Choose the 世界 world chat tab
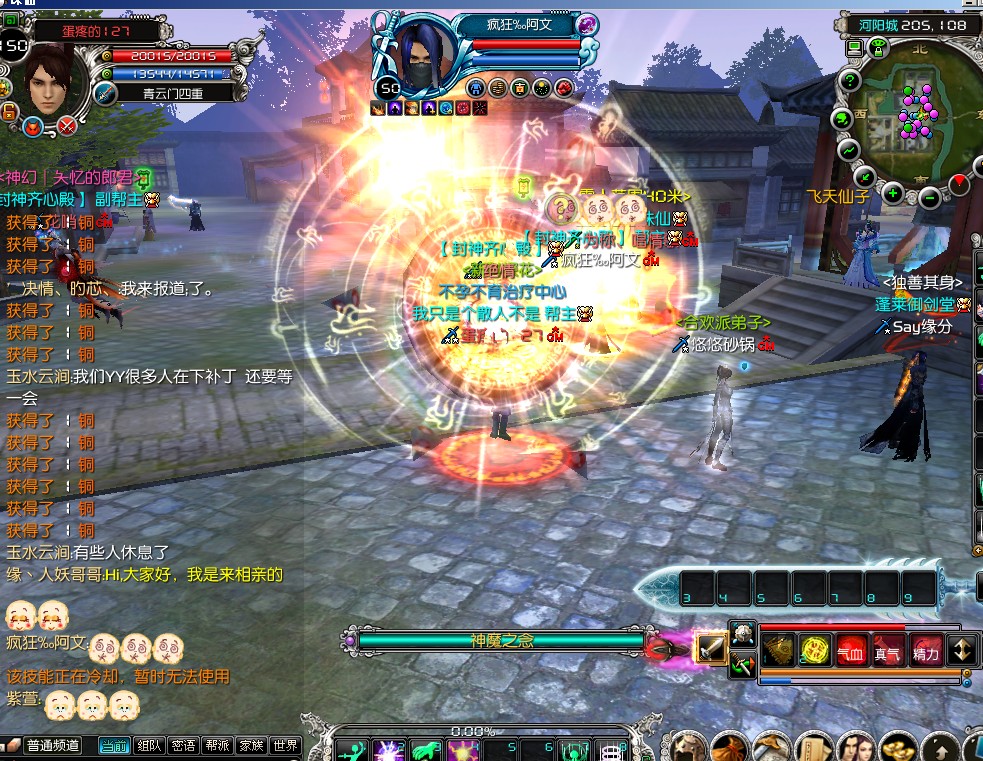 point(285,745)
